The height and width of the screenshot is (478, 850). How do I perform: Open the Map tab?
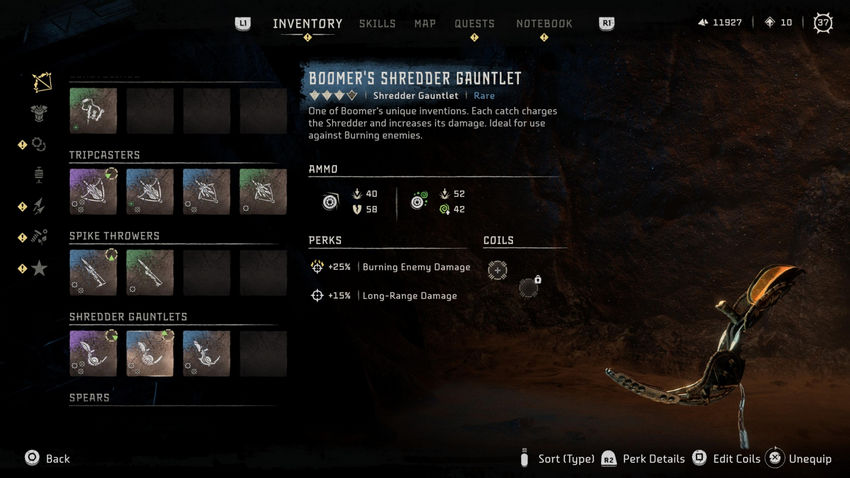425,24
